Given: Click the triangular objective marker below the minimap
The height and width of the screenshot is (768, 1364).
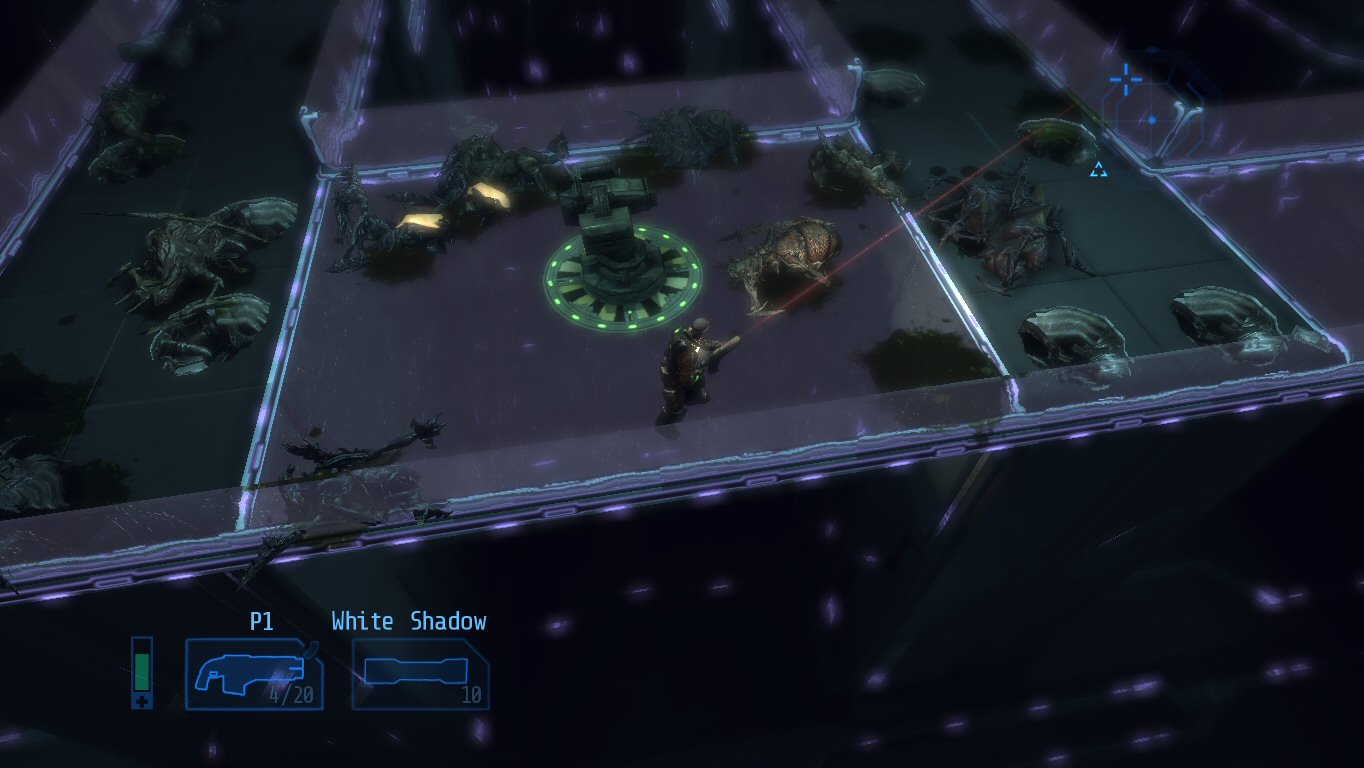Looking at the screenshot, I should (1097, 169).
